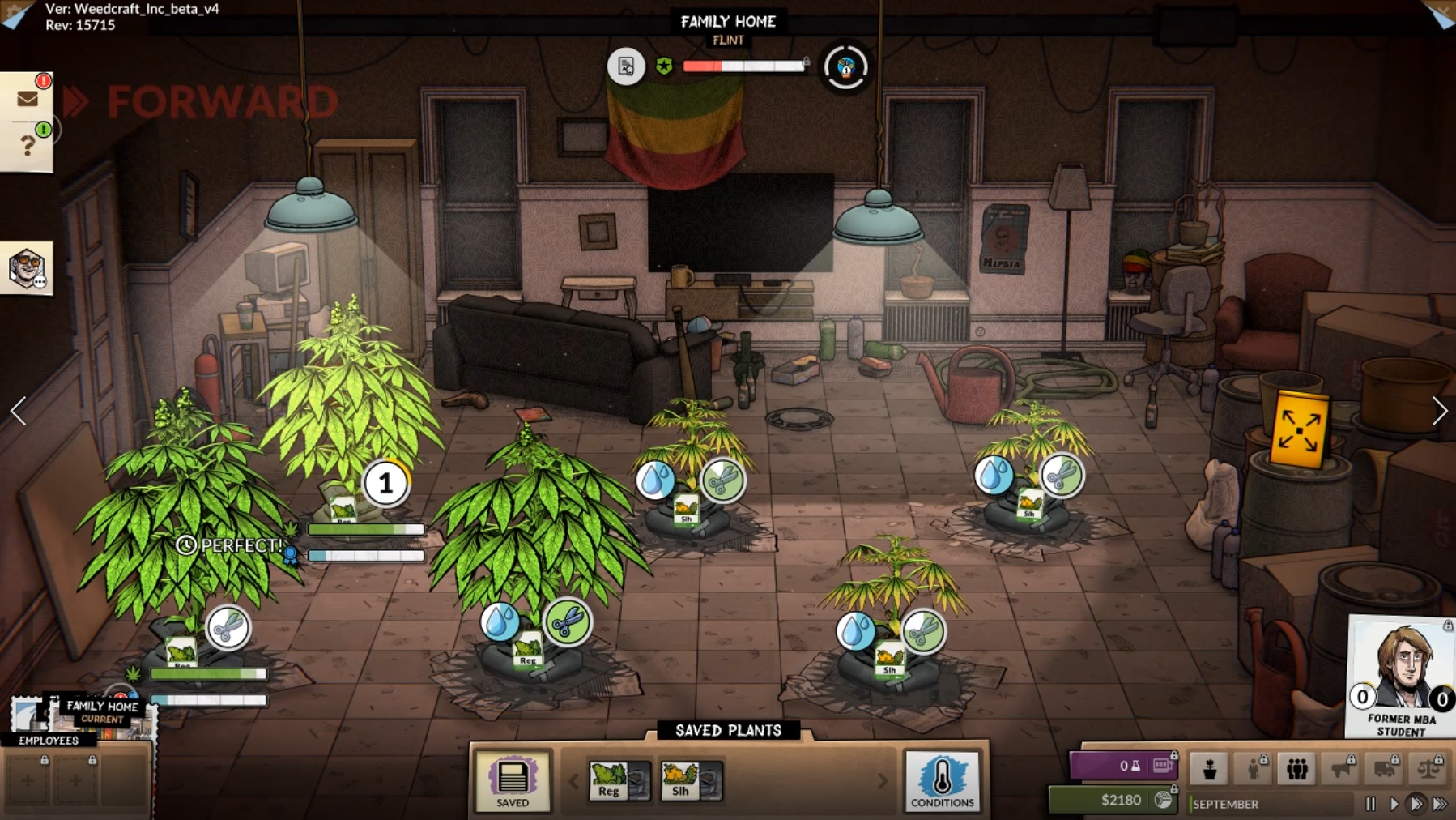Click the numbered badge on the tall plant
Screen dimensions: 1456x820
385,484
